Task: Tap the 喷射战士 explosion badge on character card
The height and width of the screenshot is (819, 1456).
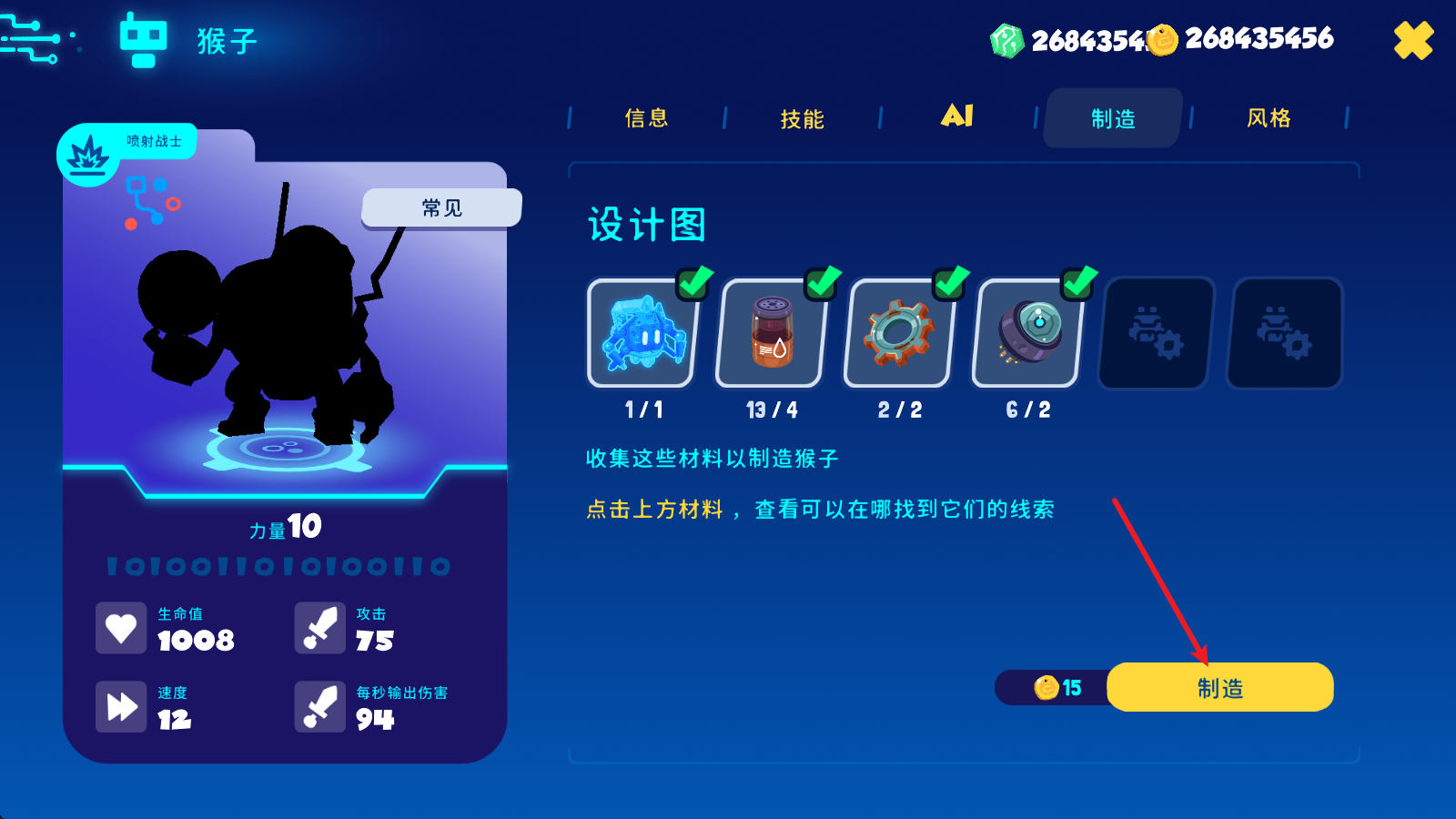Action: [88, 153]
